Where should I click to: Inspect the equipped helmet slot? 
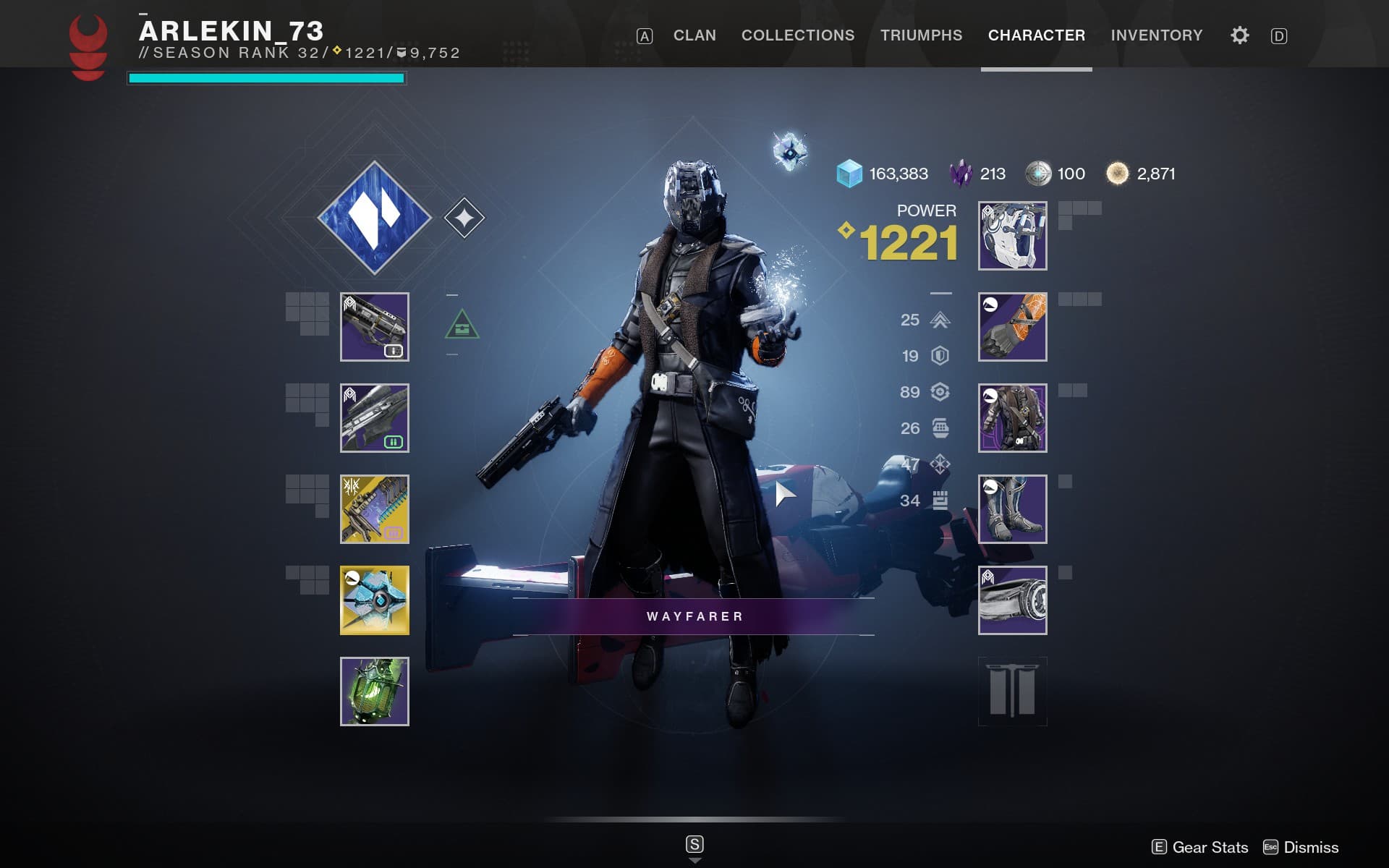point(1012,236)
